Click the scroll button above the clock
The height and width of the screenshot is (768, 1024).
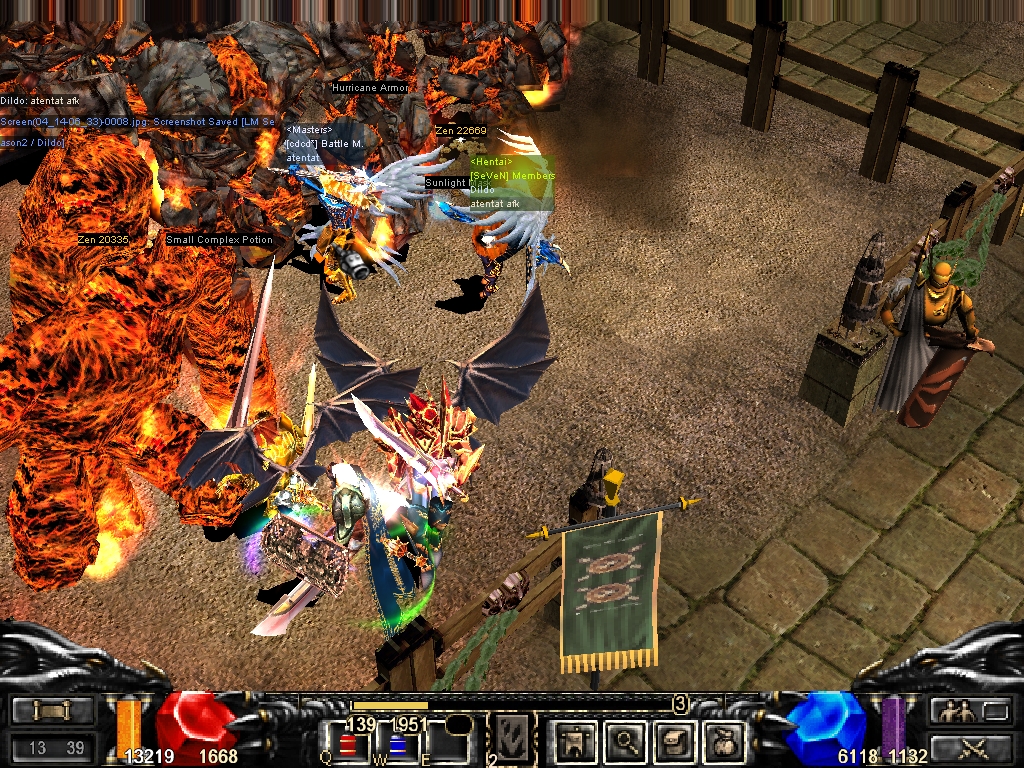click(51, 711)
